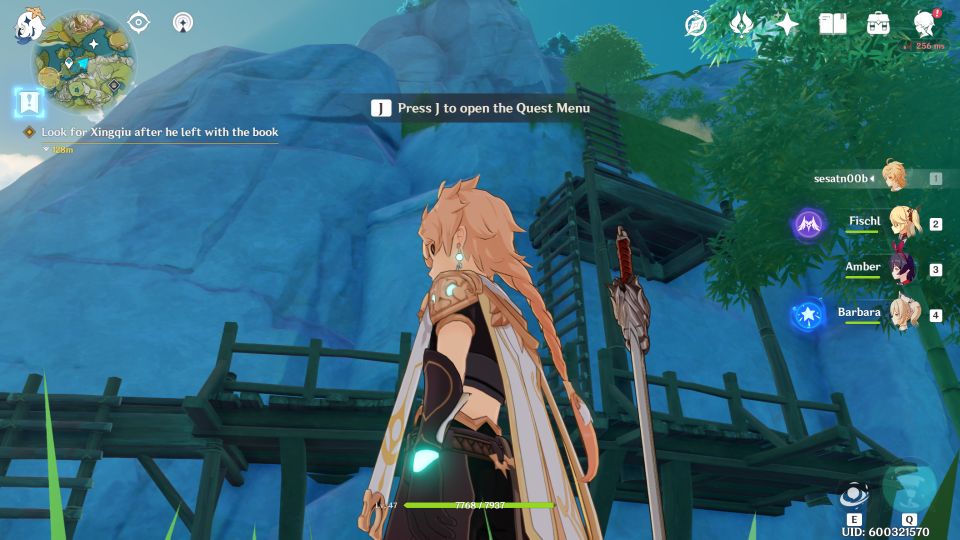Click the glowing quest banner icon
The height and width of the screenshot is (540, 960).
[x=30, y=102]
